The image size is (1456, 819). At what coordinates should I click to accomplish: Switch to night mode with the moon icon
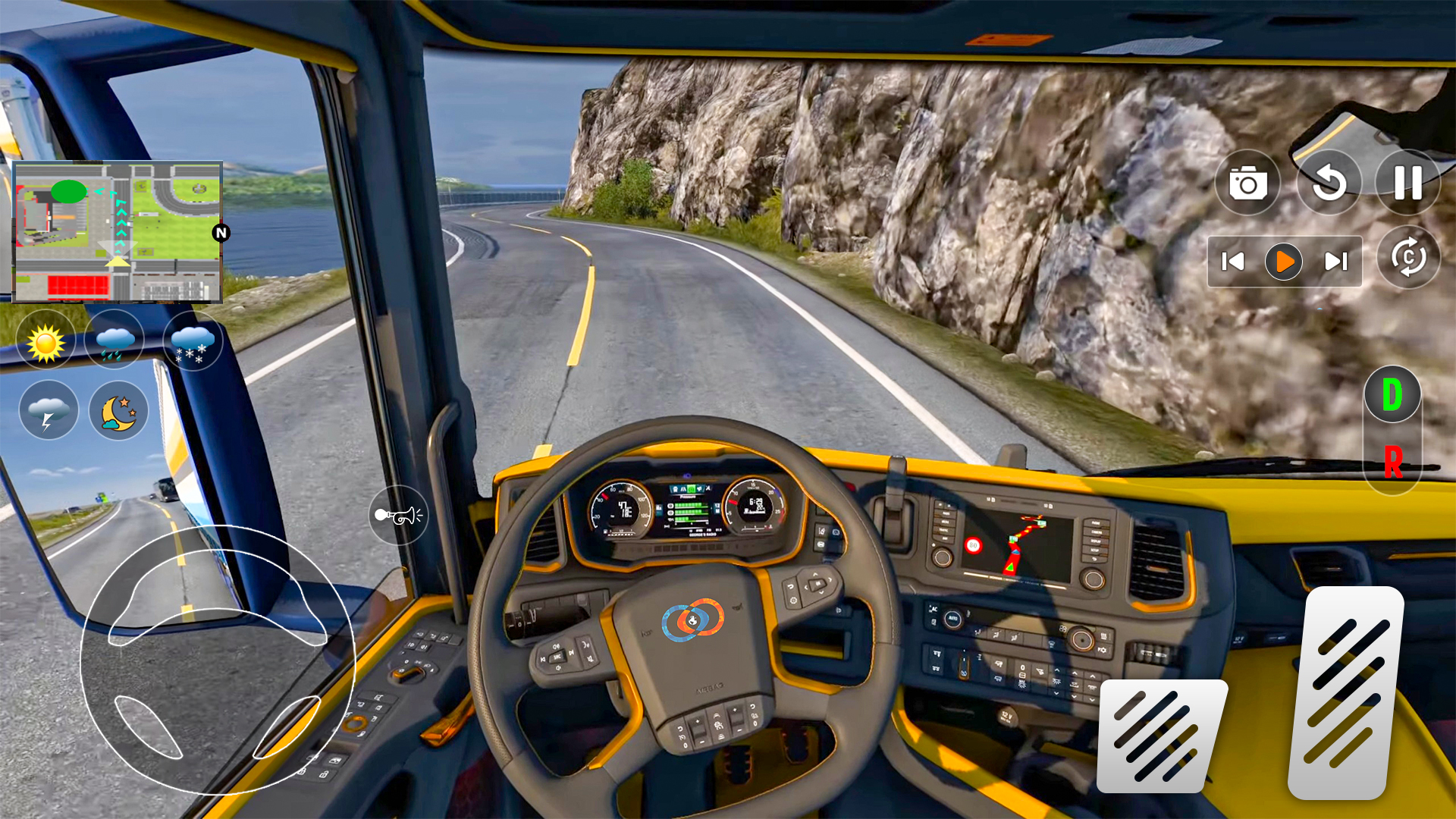(118, 410)
